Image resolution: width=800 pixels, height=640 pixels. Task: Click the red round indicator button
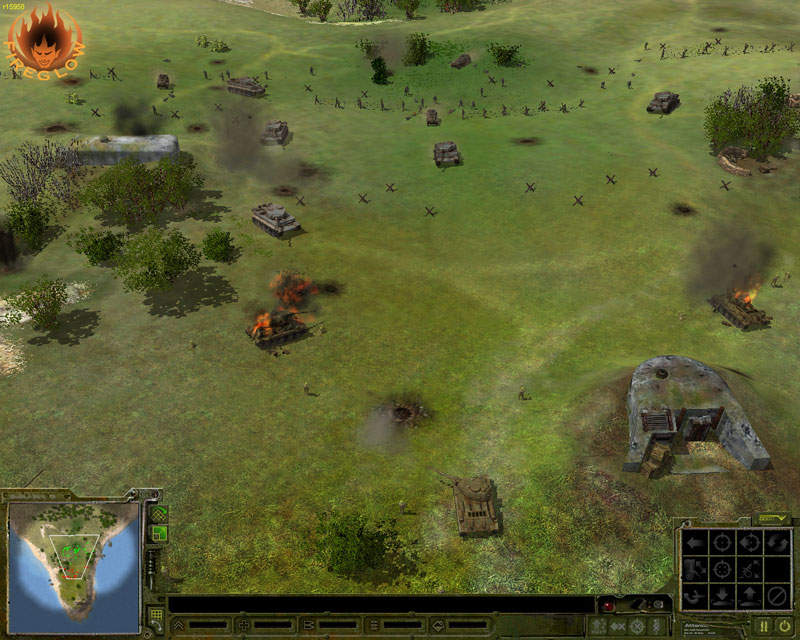[606, 608]
